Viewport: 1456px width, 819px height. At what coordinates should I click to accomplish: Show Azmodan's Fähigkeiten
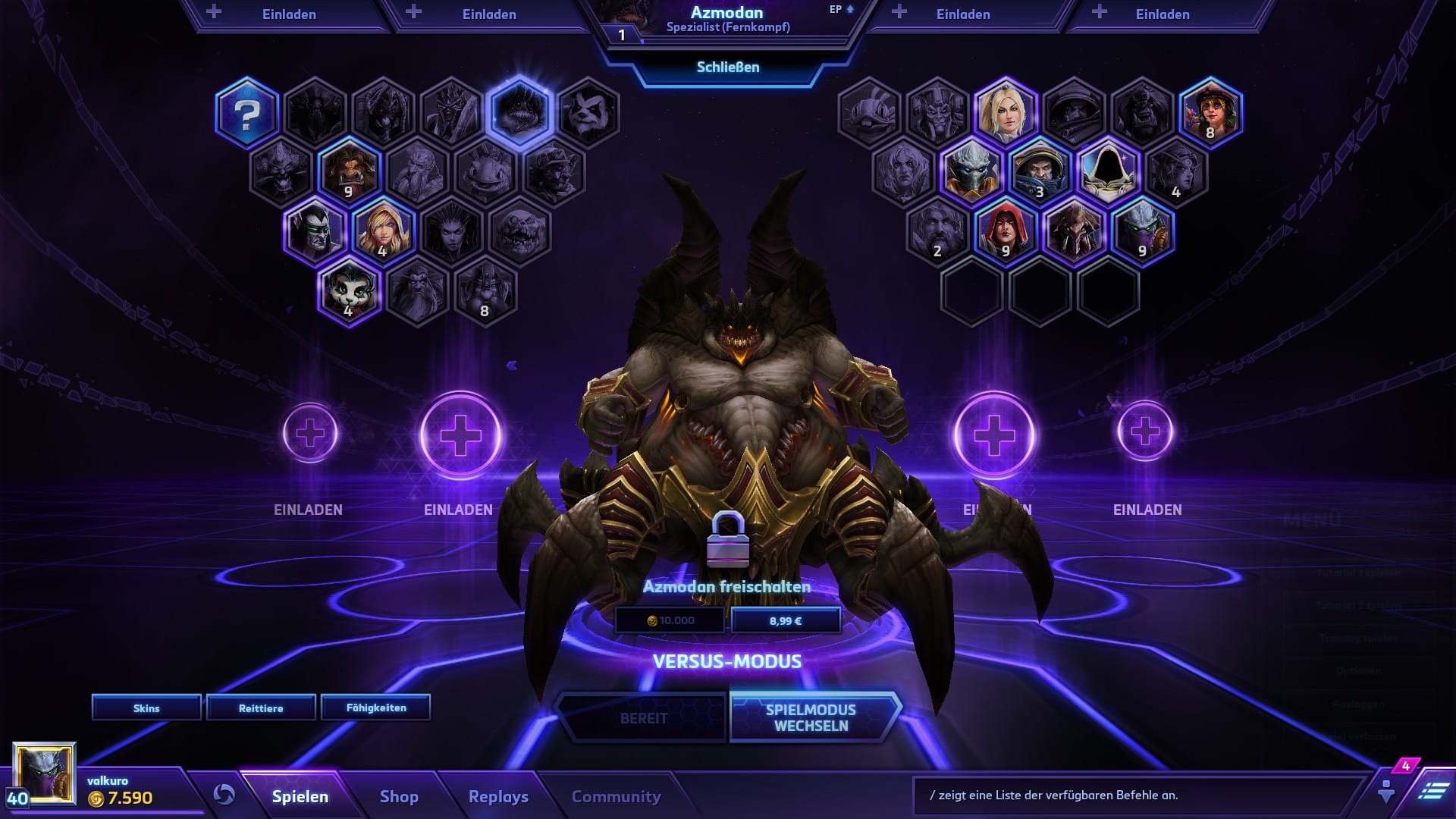click(x=376, y=708)
